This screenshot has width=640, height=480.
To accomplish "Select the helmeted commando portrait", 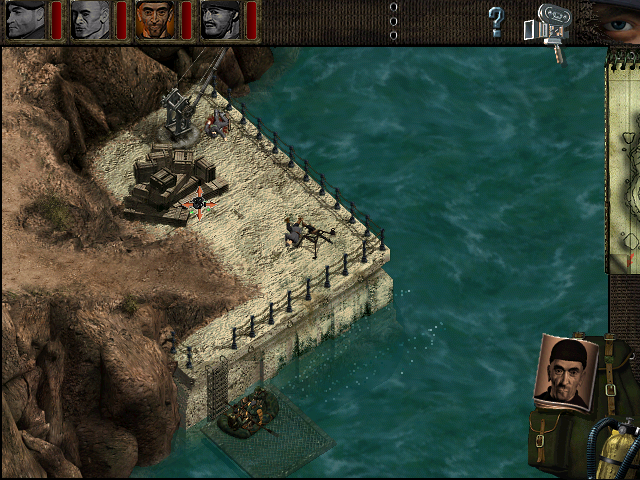I will pos(221,20).
